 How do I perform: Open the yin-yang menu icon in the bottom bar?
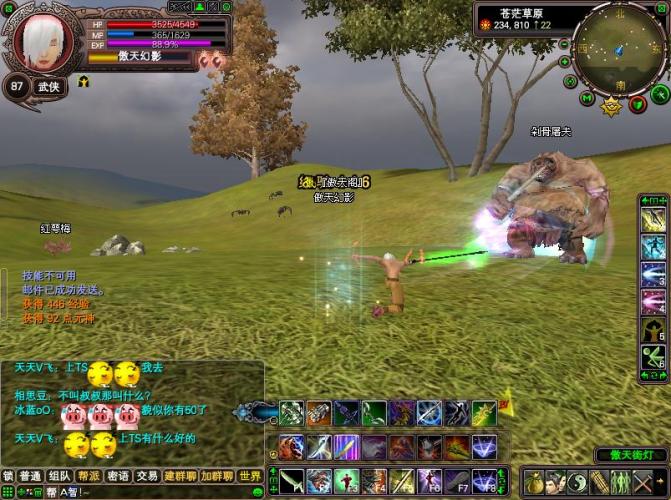point(578,481)
